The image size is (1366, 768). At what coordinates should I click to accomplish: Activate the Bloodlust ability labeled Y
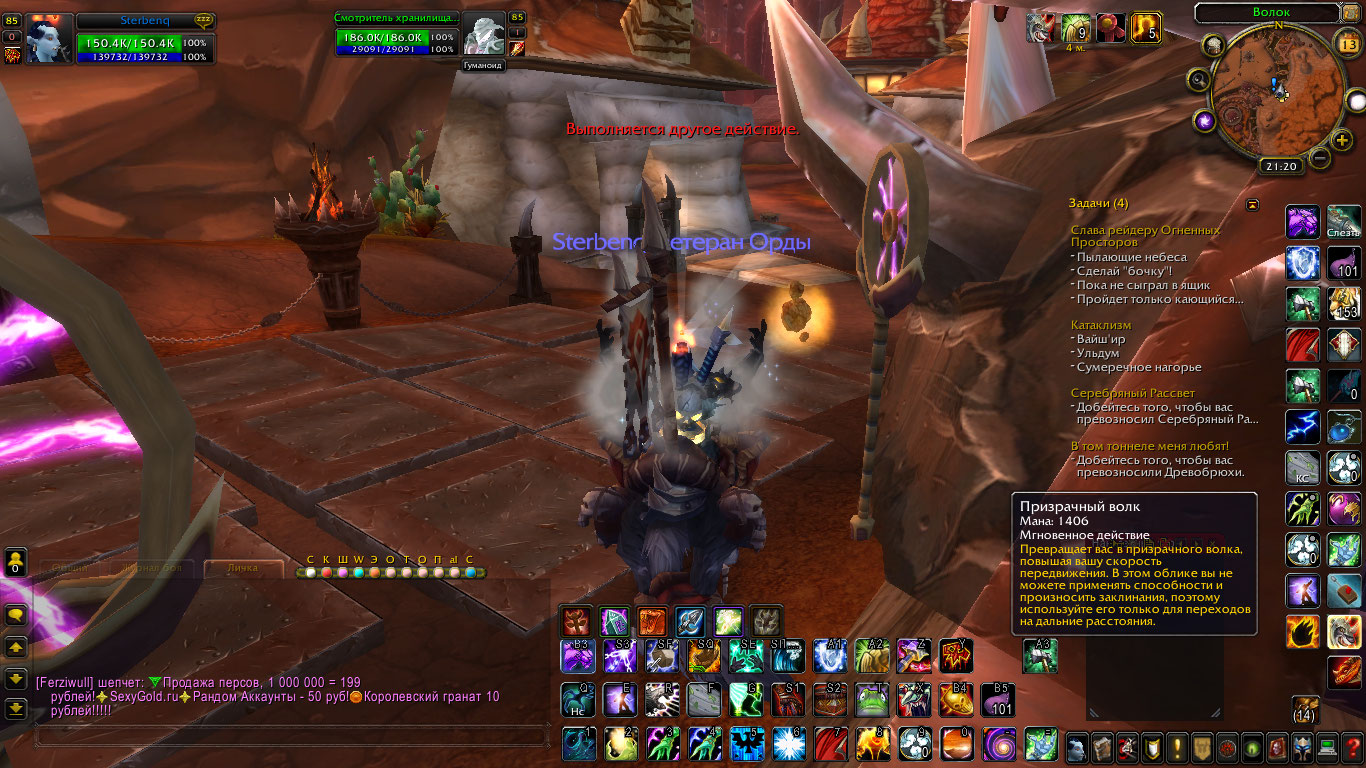click(956, 656)
